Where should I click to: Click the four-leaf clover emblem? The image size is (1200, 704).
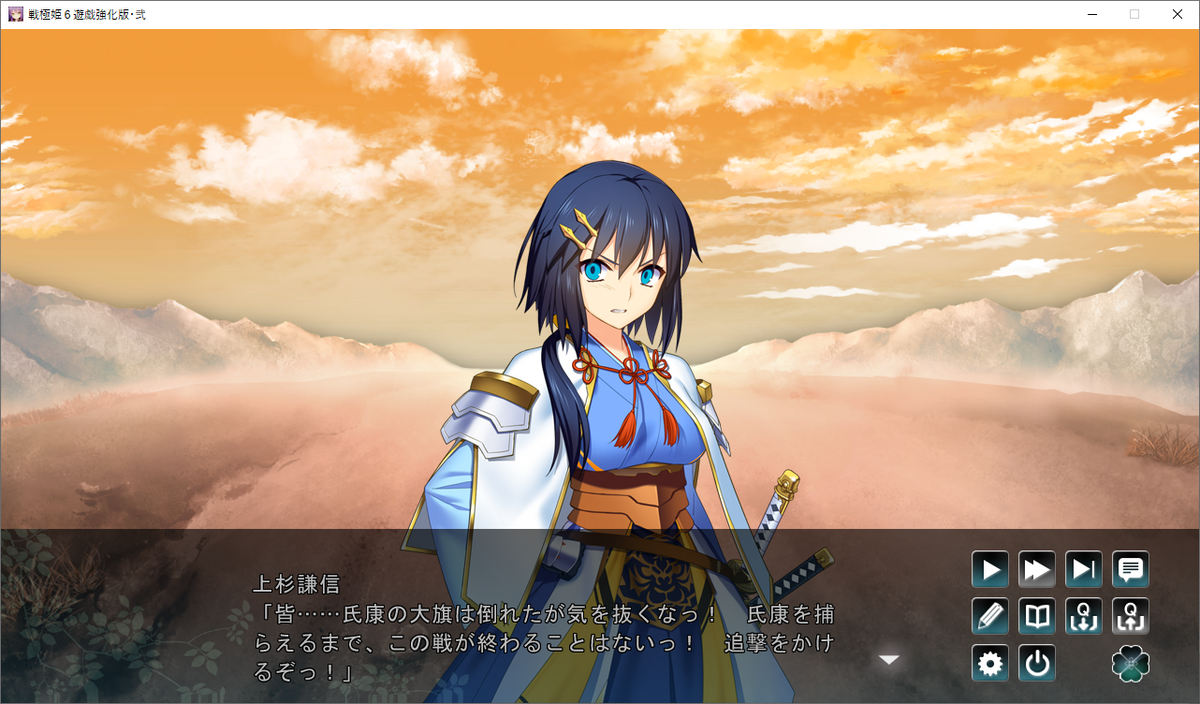[1131, 663]
